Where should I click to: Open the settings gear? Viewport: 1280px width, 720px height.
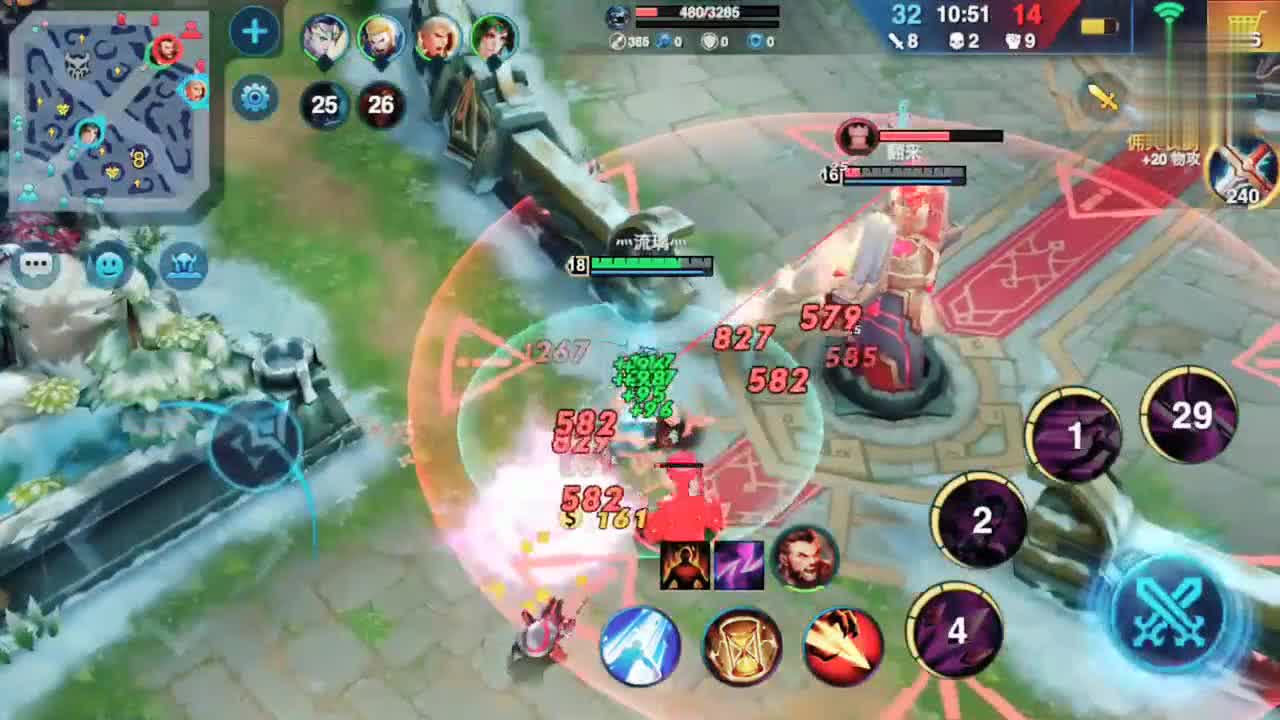coord(254,98)
